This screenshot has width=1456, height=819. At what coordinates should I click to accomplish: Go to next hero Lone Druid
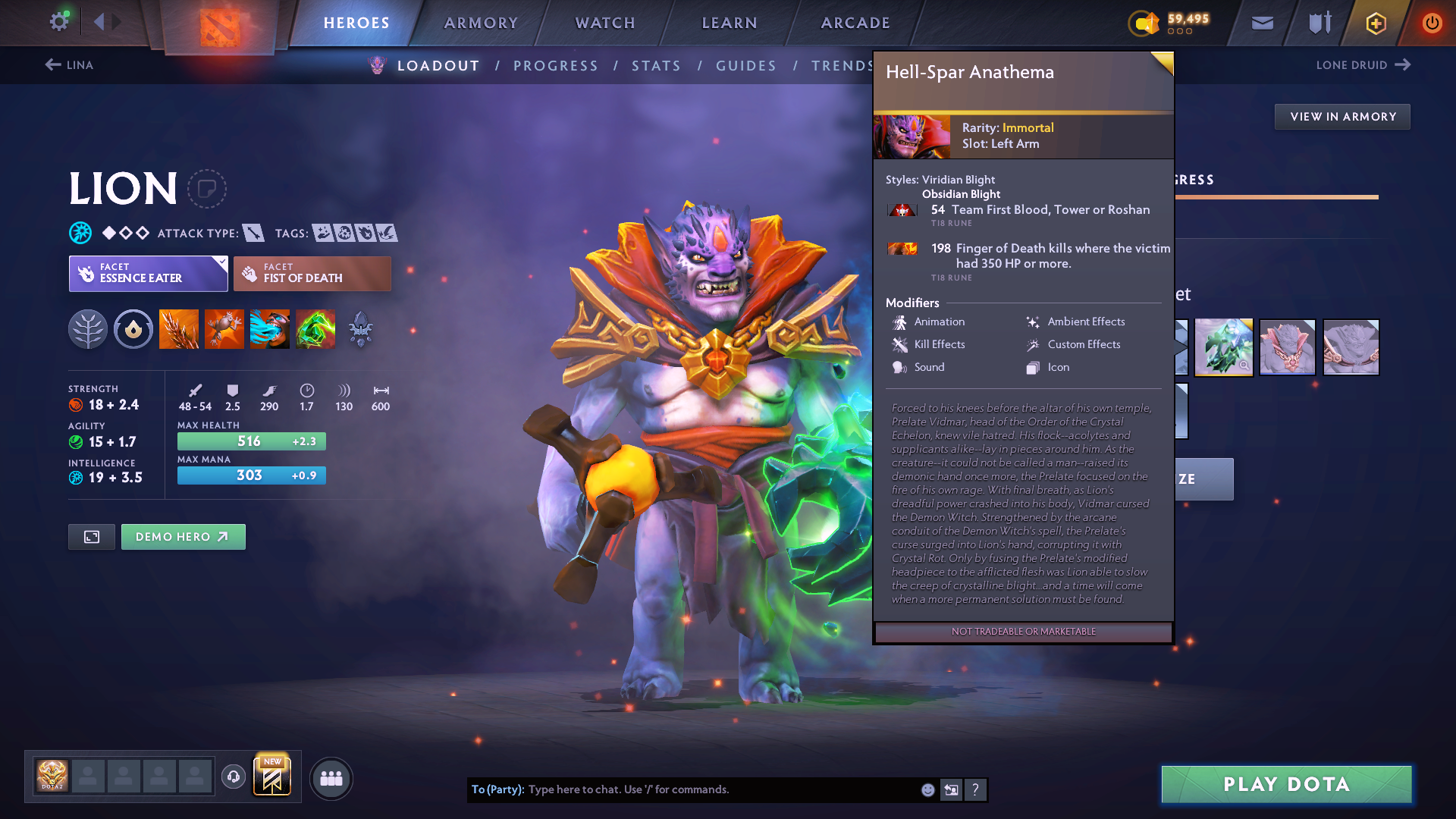pyautogui.click(x=1363, y=65)
